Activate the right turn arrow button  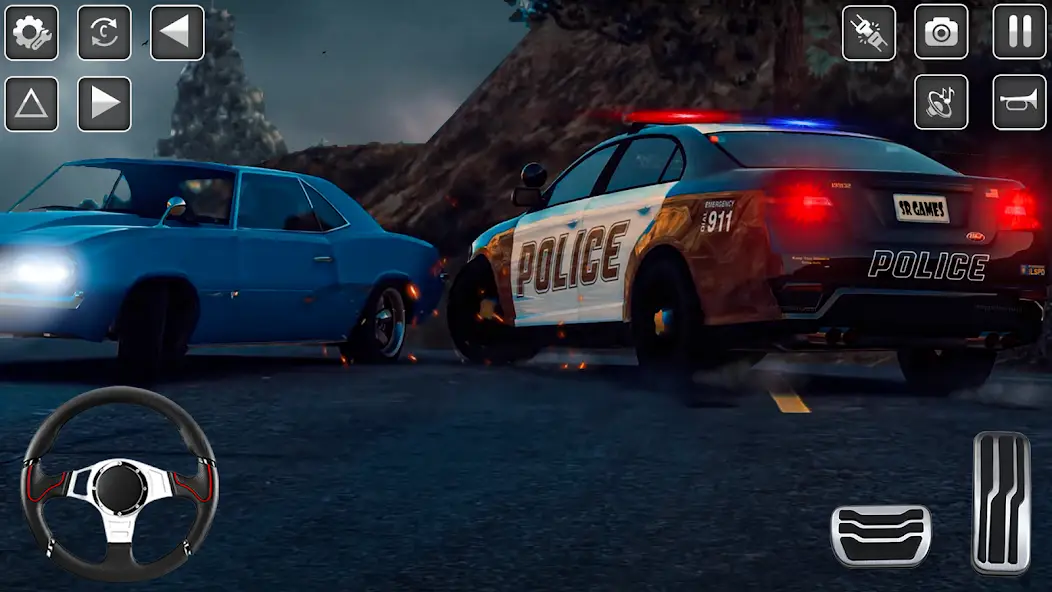[104, 104]
